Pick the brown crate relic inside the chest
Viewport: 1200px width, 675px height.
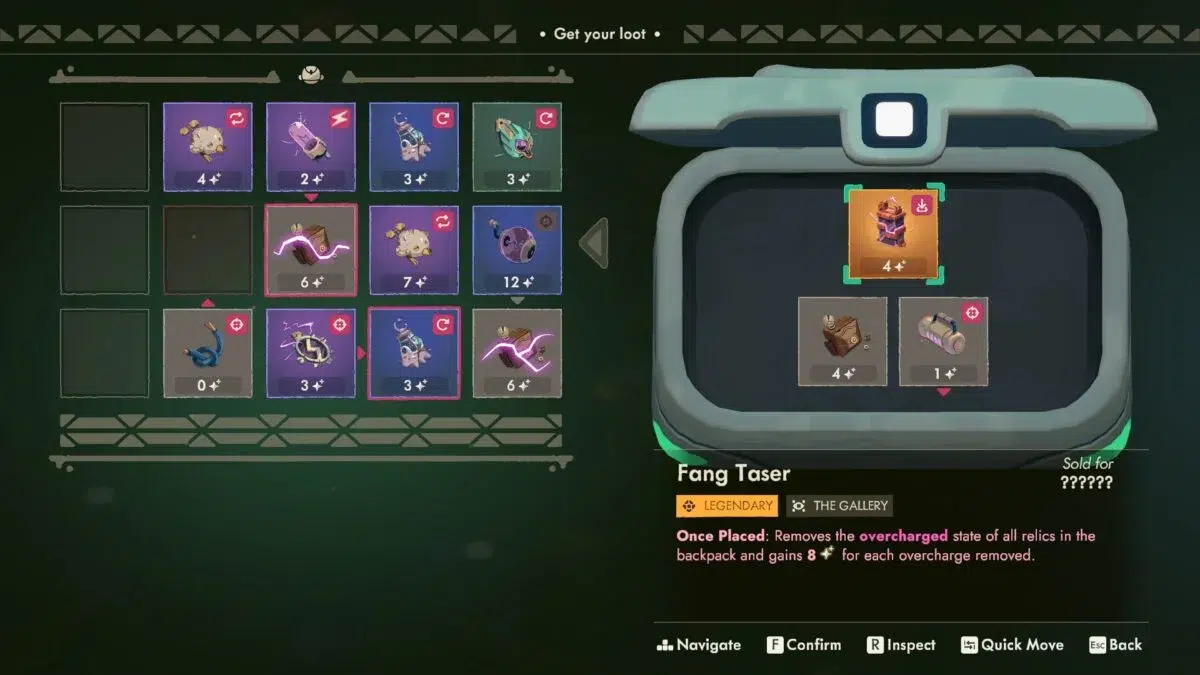(x=842, y=340)
